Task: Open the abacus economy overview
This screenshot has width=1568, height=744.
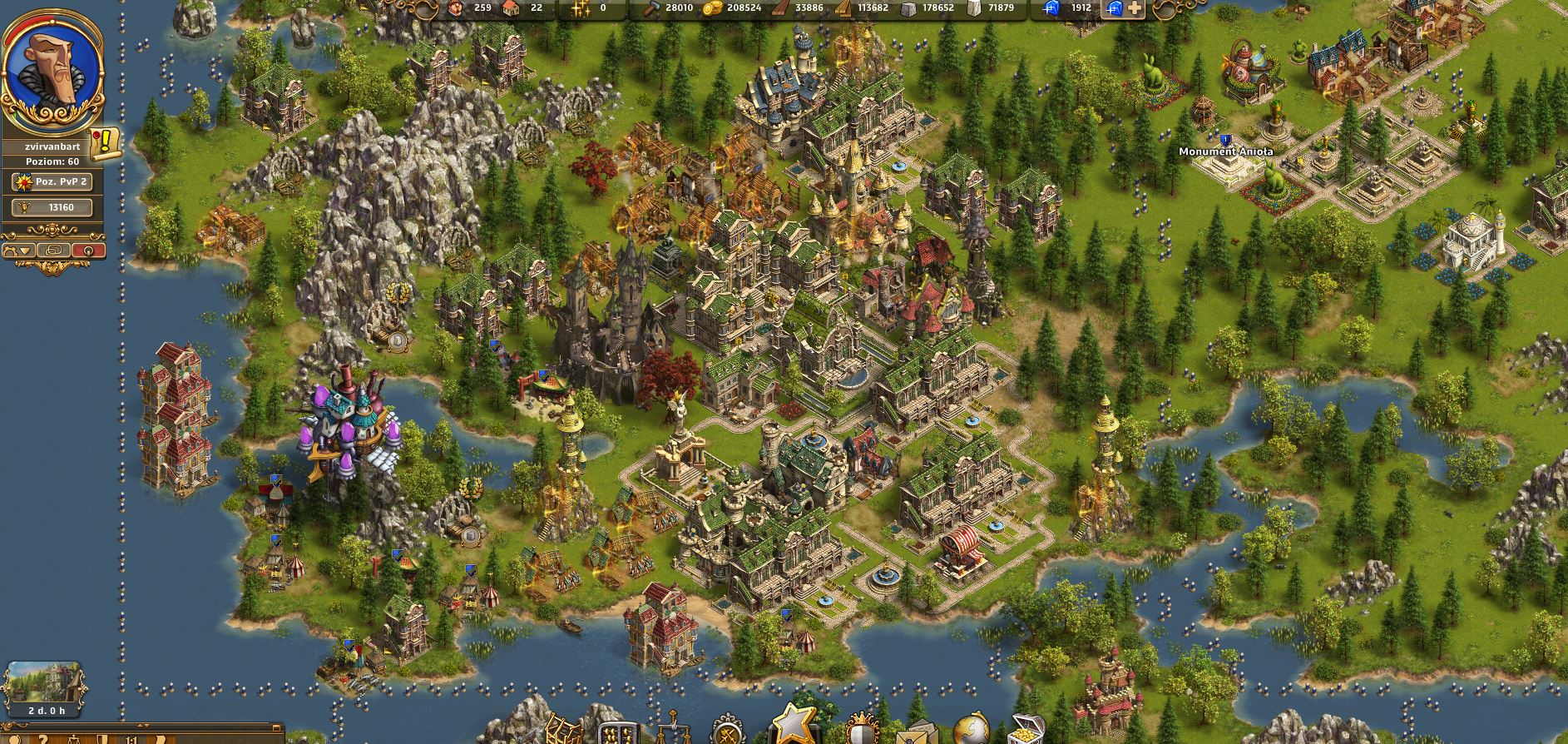Action: (x=616, y=732)
